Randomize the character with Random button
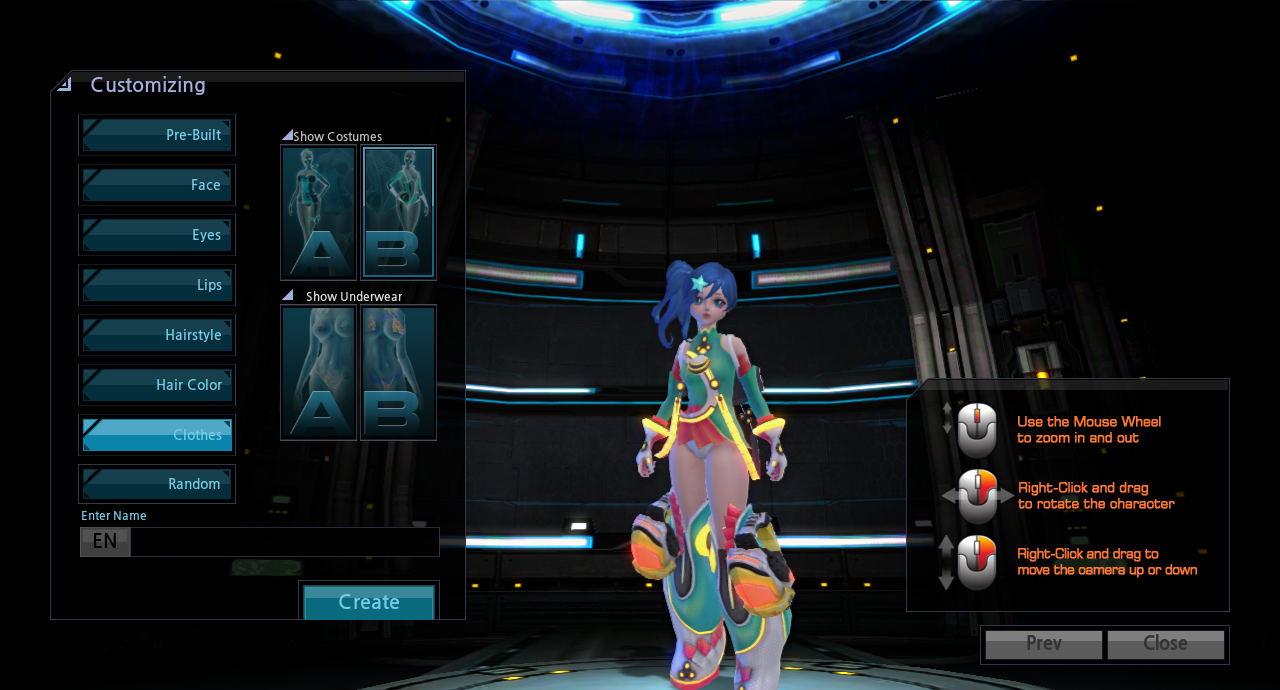 tap(157, 484)
